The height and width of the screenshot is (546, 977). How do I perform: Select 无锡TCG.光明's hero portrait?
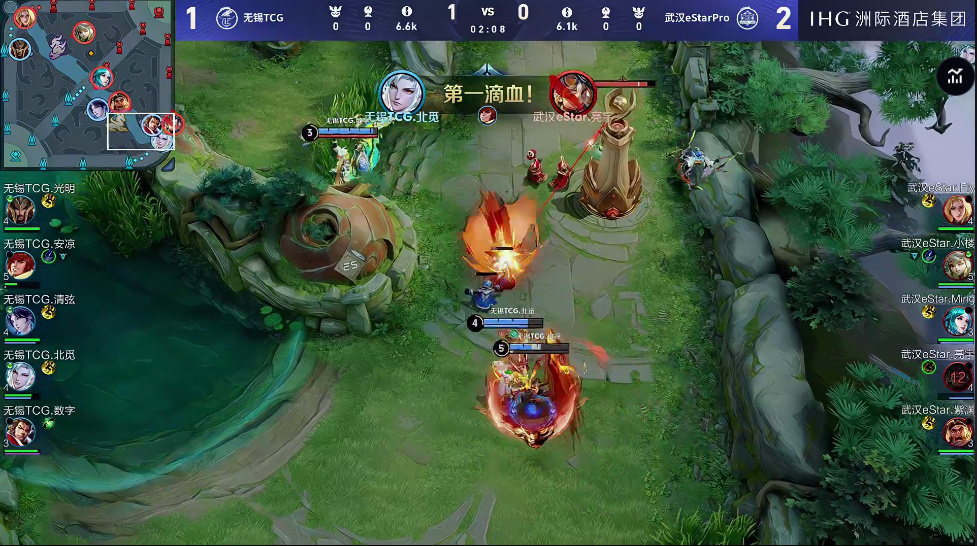20,209
